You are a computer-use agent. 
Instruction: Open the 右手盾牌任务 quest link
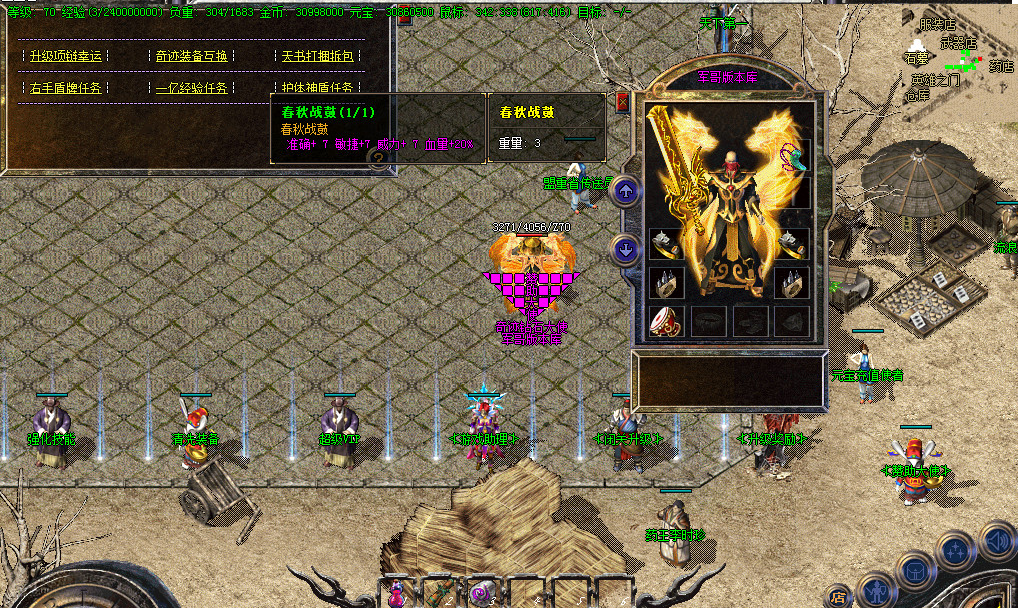(66, 88)
